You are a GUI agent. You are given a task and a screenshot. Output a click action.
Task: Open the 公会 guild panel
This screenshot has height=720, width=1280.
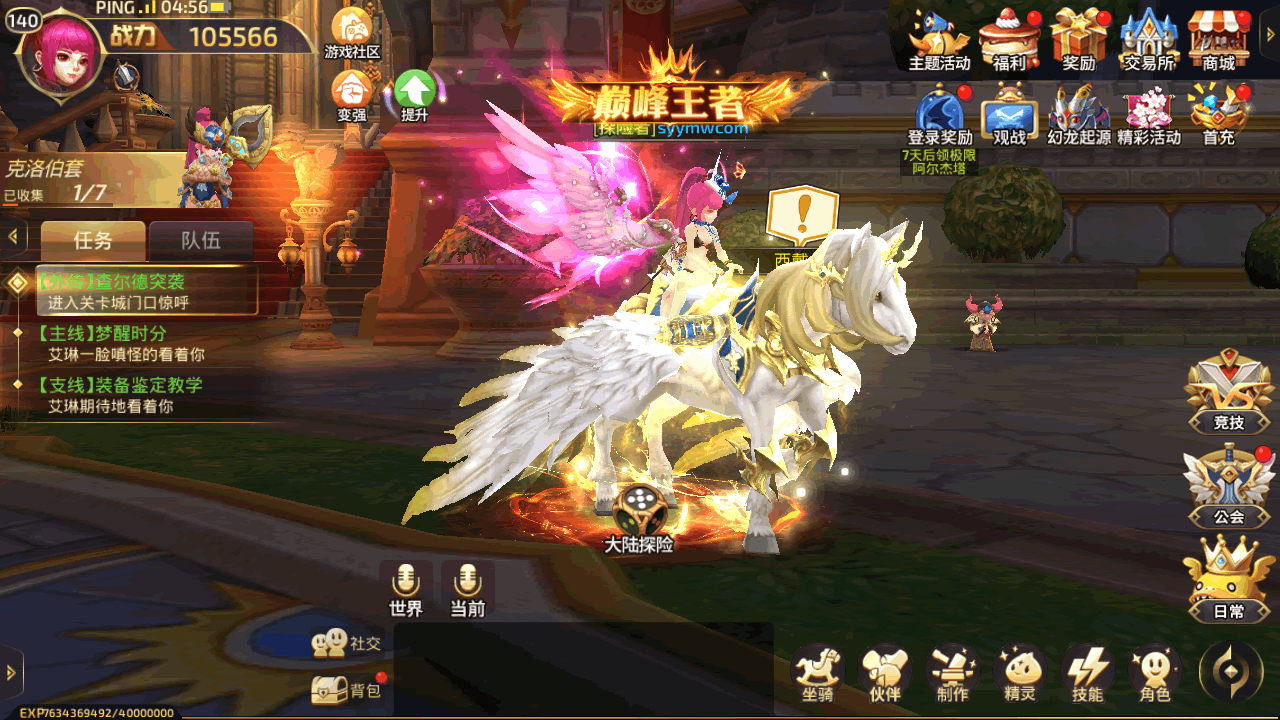[1228, 486]
